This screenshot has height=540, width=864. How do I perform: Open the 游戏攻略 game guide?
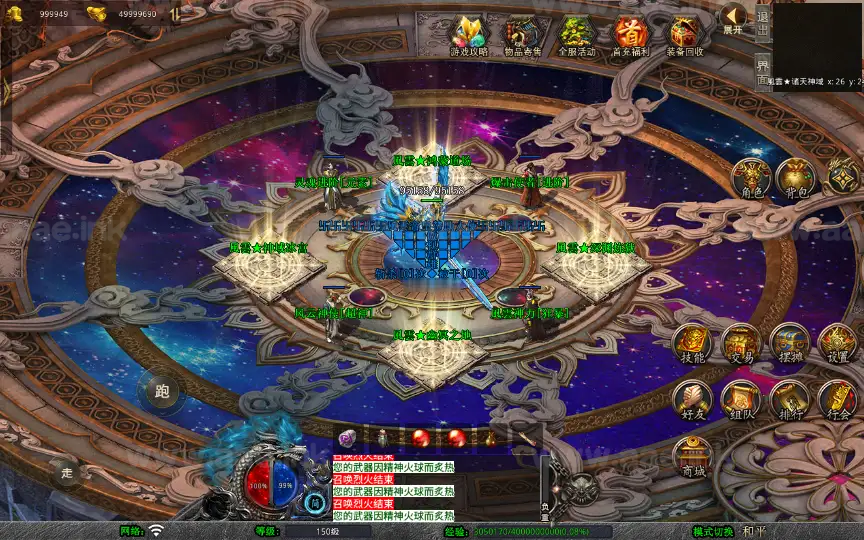pos(467,34)
